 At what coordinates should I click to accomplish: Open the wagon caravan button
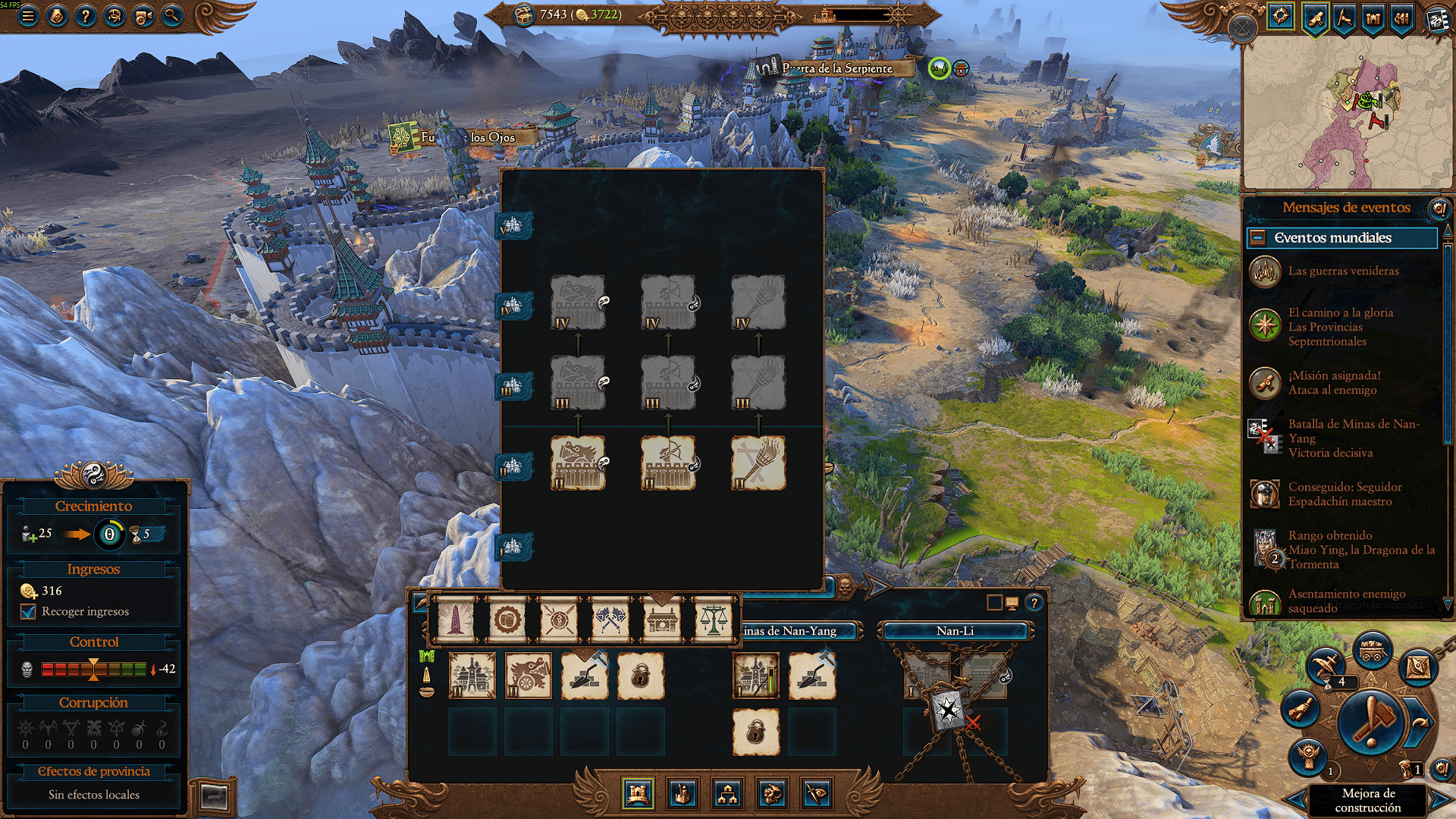[x=1371, y=651]
